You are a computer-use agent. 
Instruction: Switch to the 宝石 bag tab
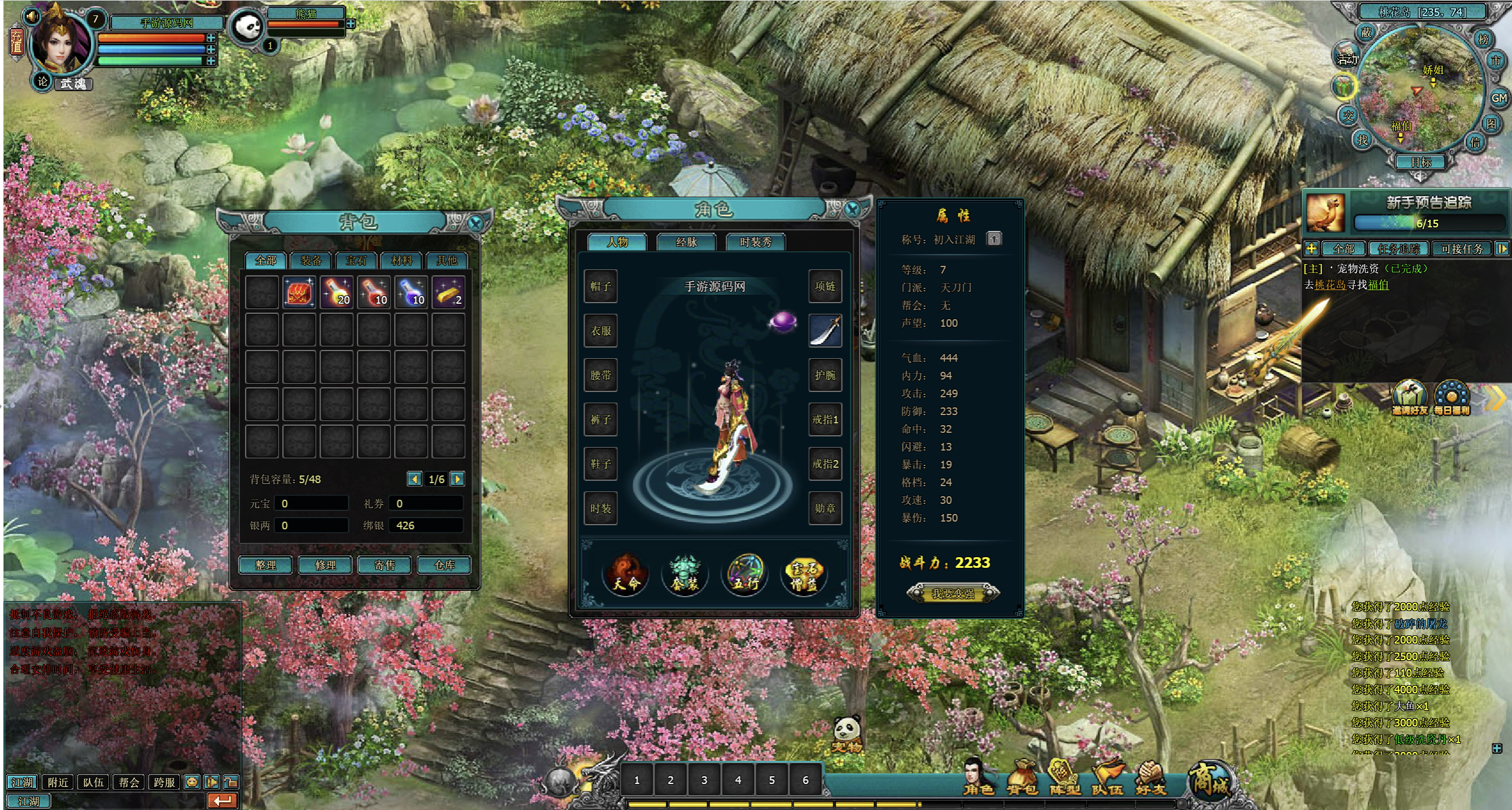[356, 261]
